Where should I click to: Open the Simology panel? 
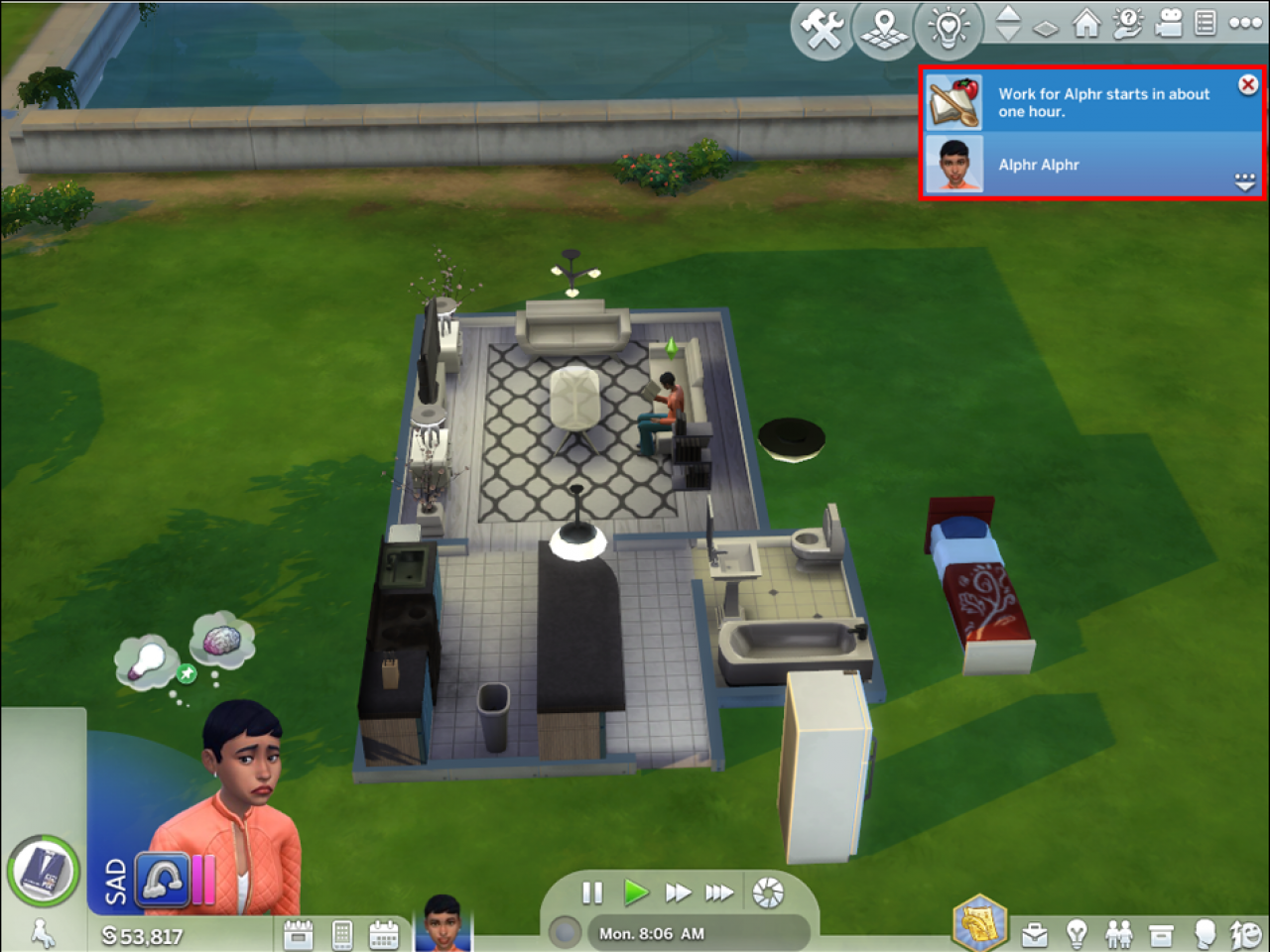1204,933
